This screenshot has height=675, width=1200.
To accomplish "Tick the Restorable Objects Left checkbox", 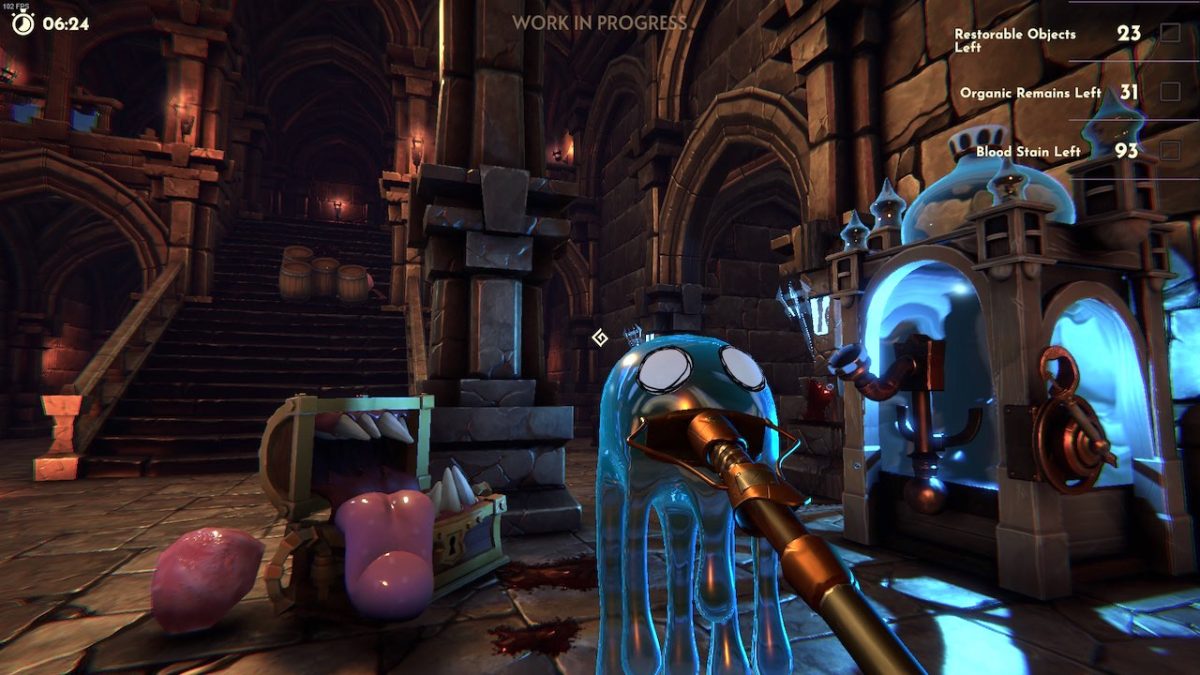I will 1170,33.
